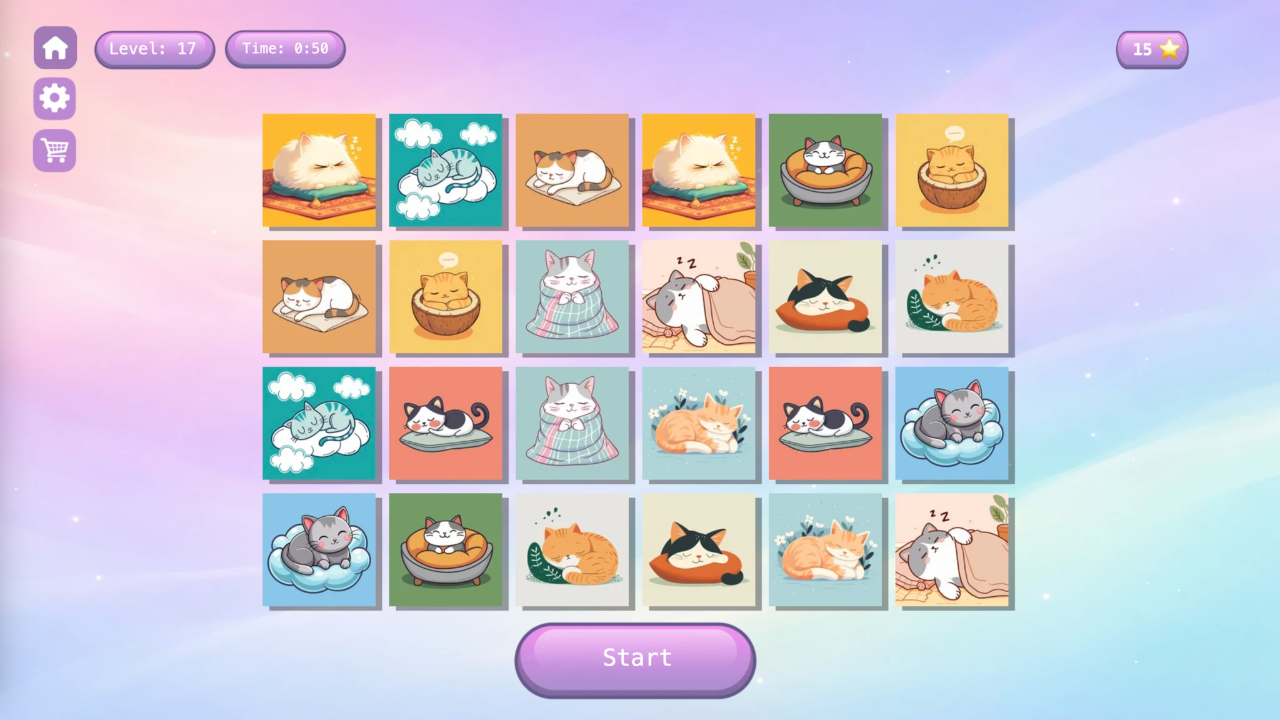1280x720 pixels.
Task: Click the star count display
Action: pyautogui.click(x=1152, y=48)
